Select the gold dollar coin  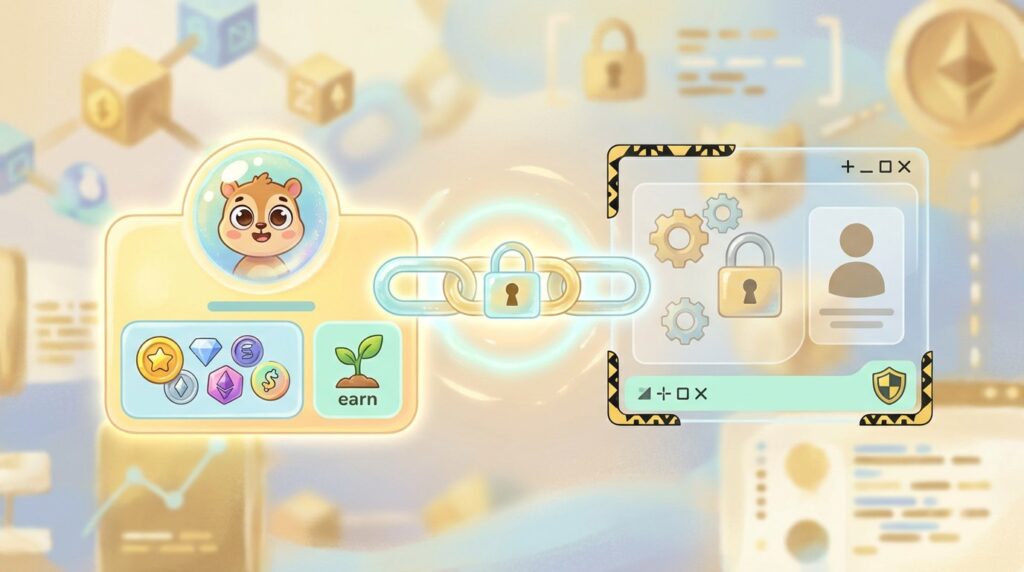pos(269,380)
